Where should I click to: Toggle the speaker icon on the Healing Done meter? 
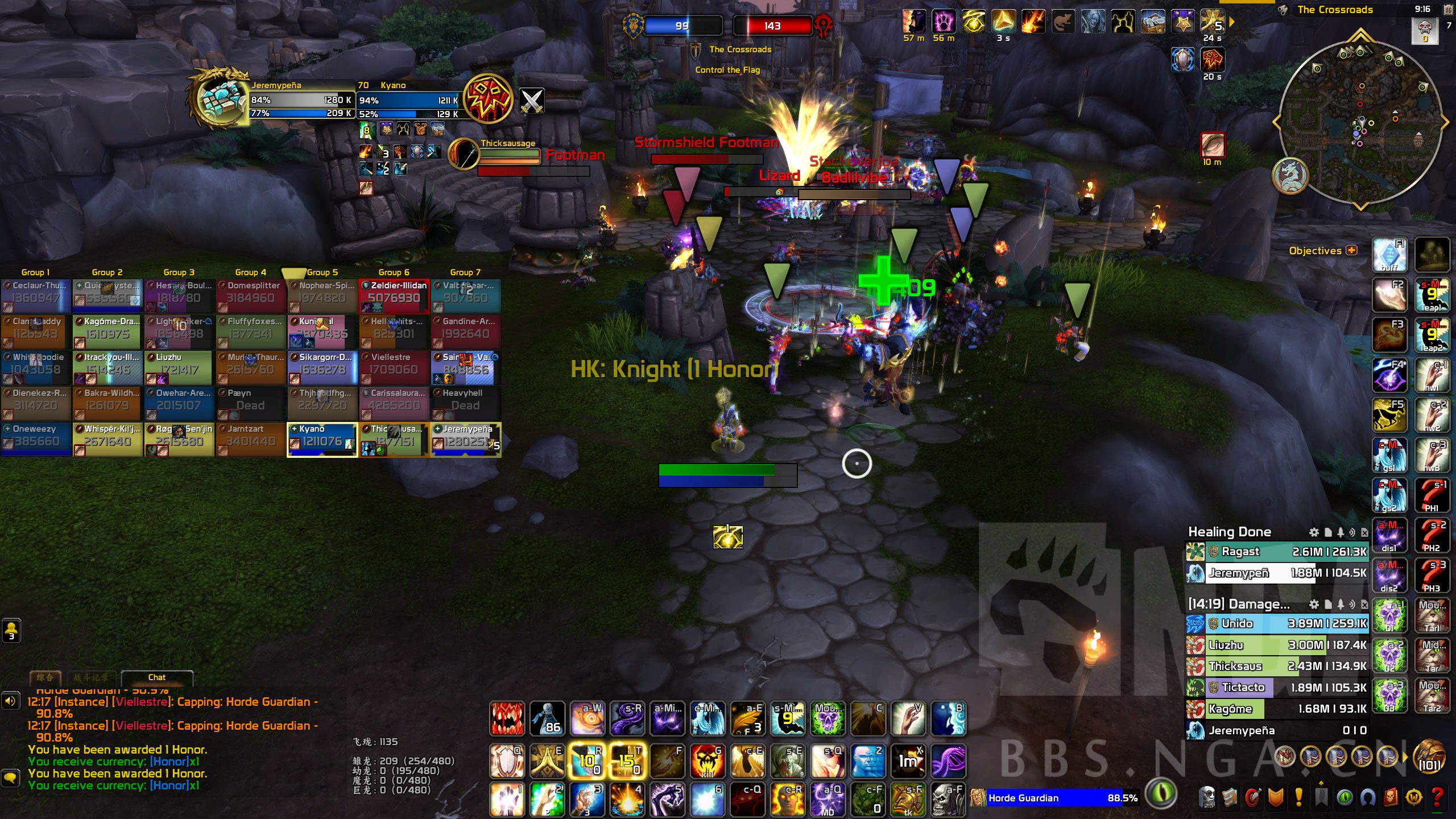(x=1351, y=532)
